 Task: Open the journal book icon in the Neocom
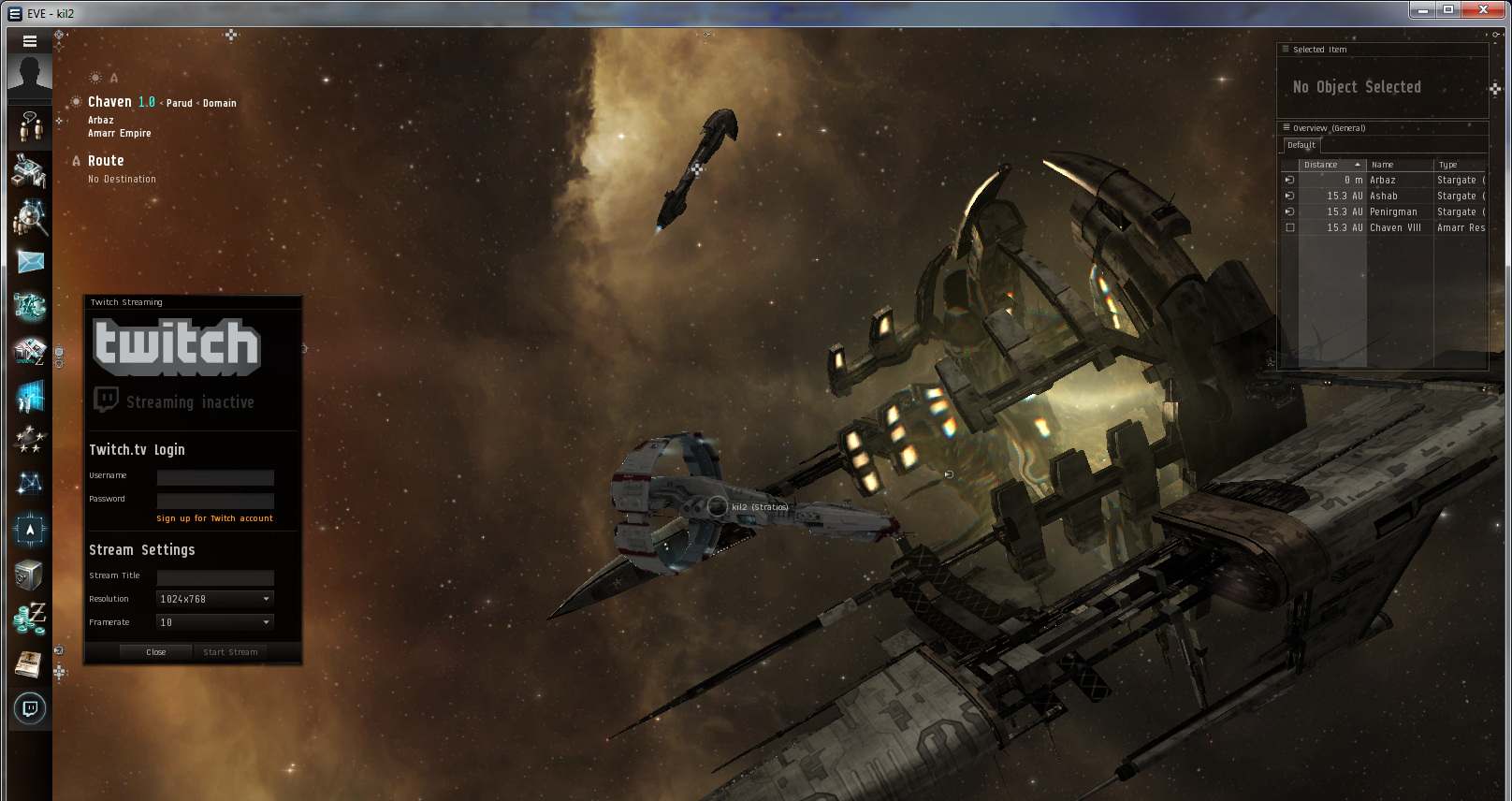pos(29,664)
